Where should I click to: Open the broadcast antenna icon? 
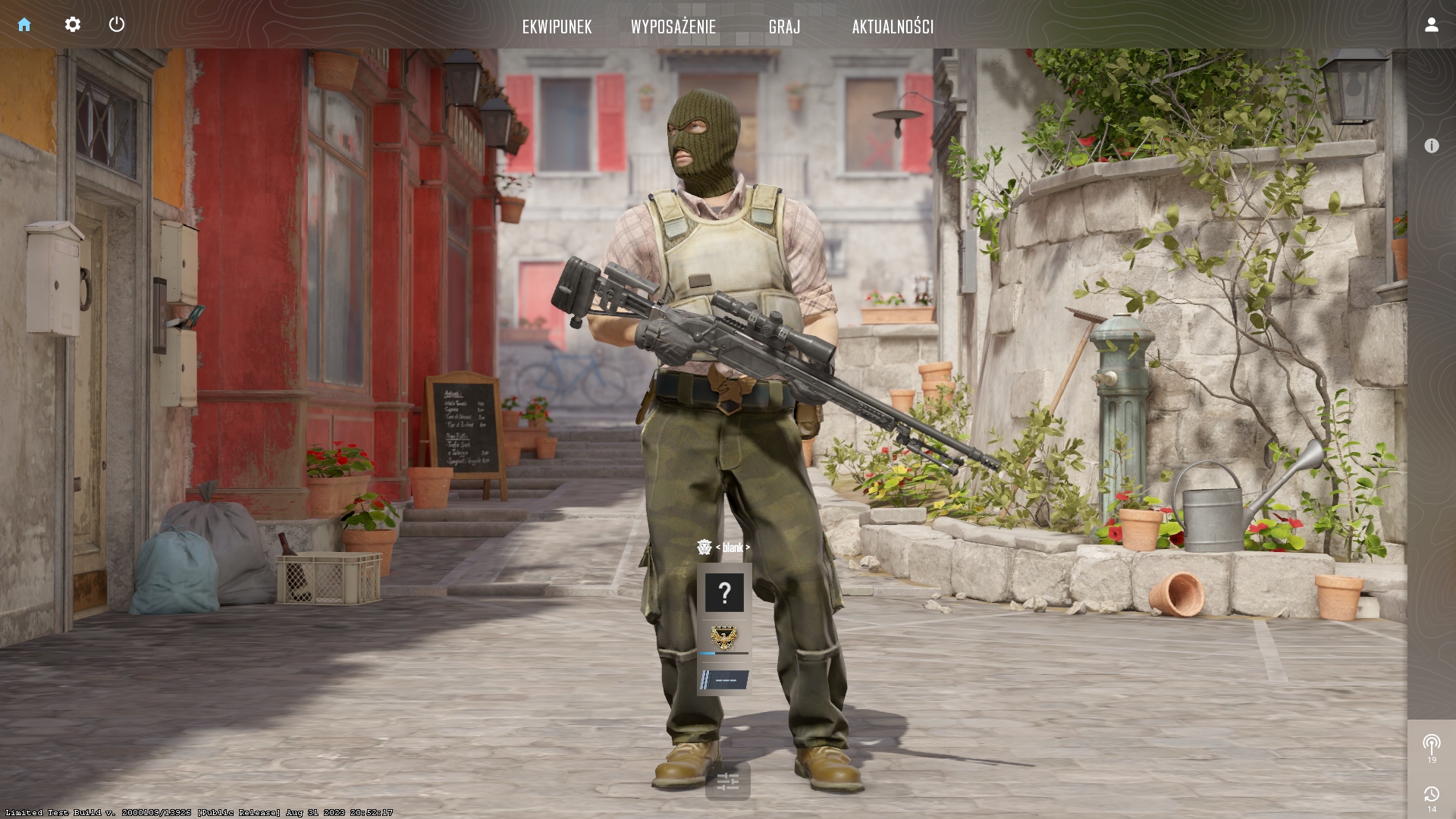coord(1431,743)
